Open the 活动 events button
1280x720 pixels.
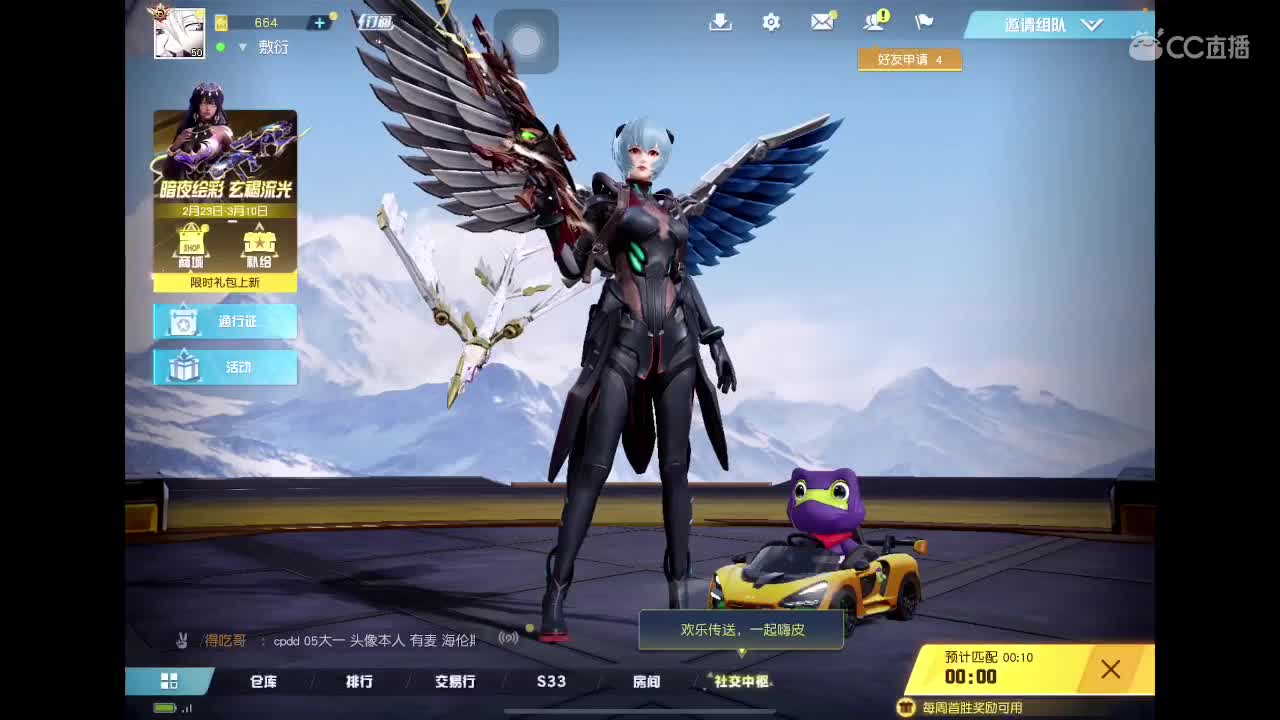tap(224, 368)
